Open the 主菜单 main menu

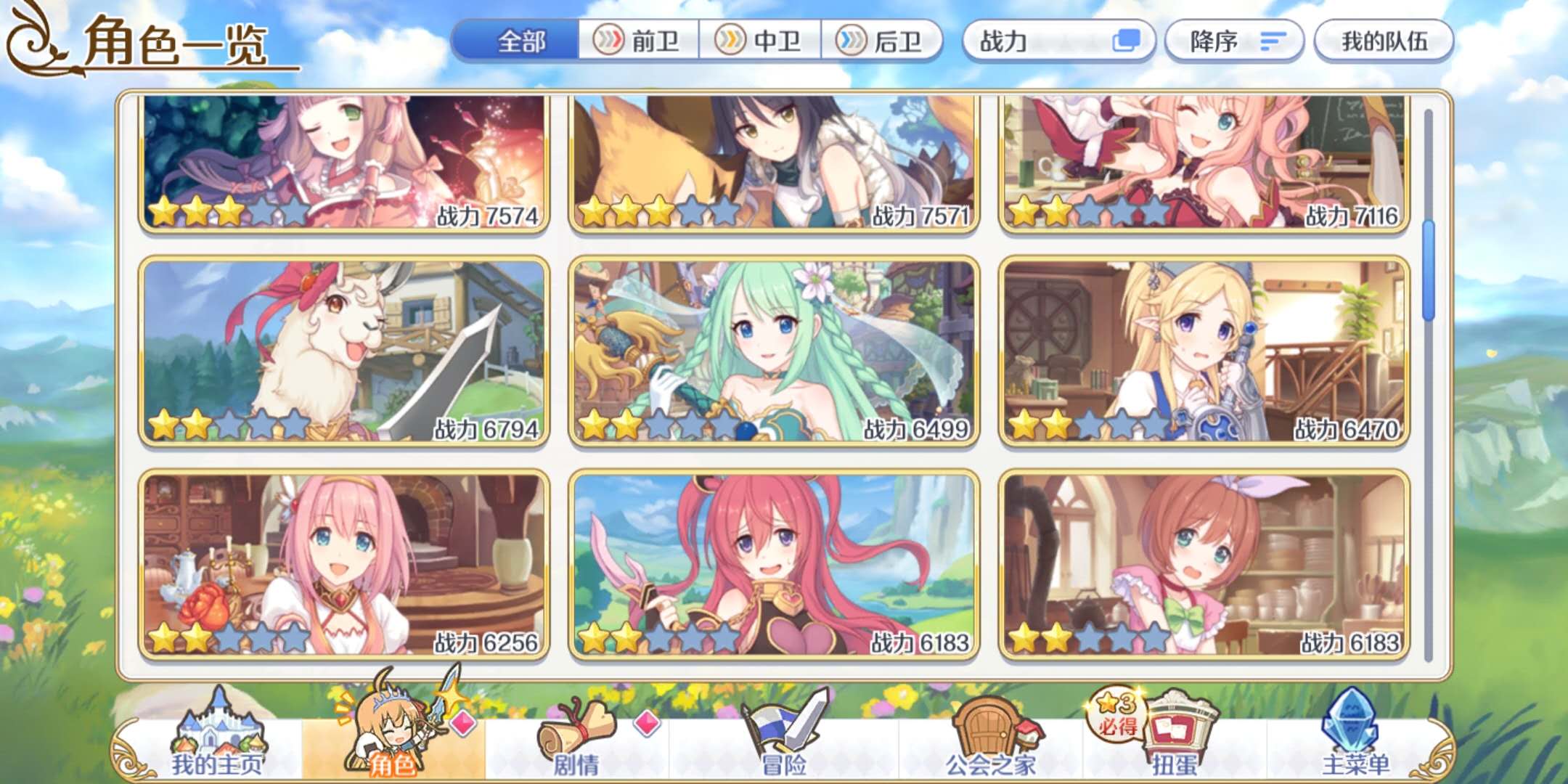[1355, 740]
